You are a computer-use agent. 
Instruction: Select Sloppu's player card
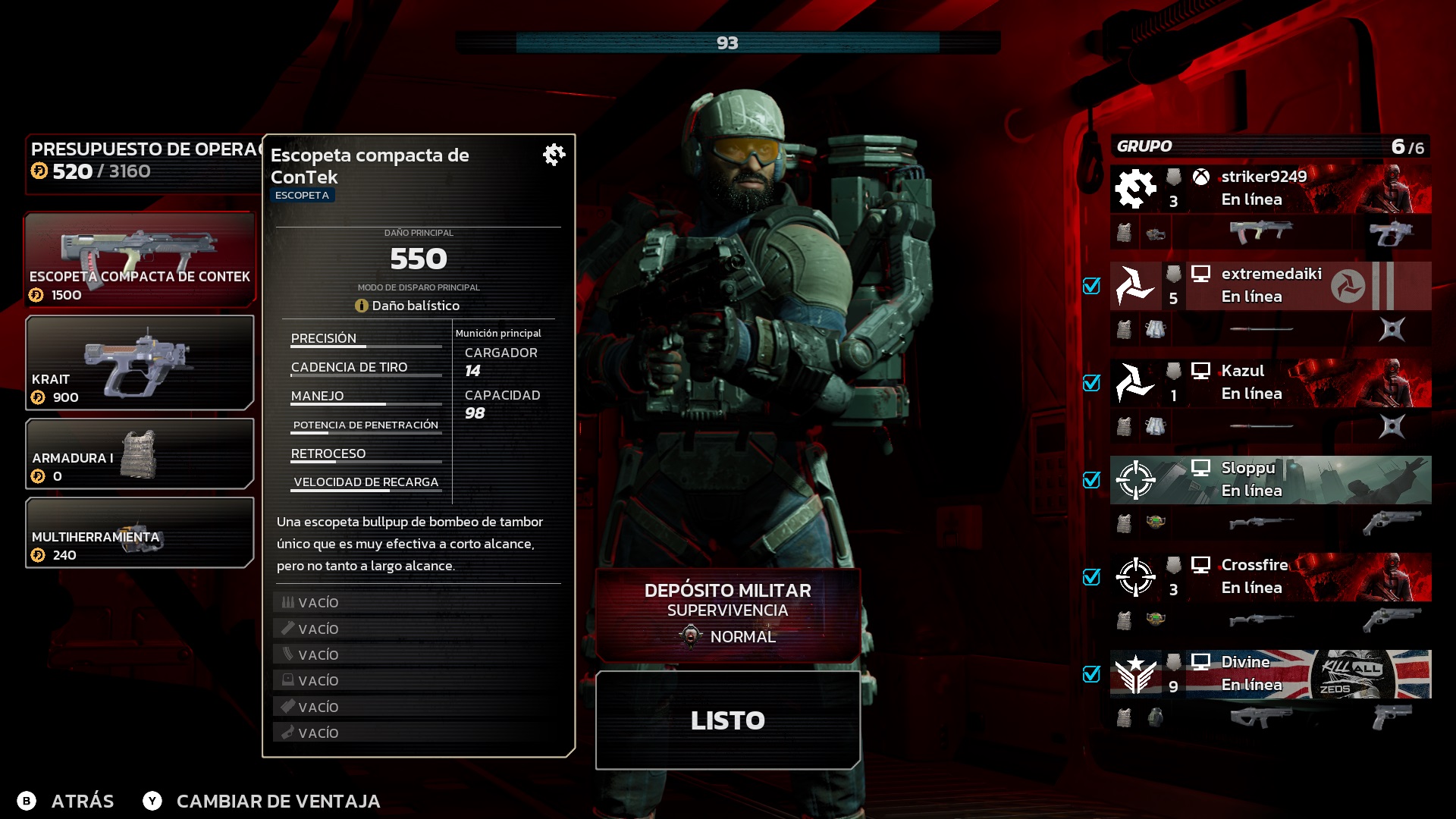click(1270, 480)
